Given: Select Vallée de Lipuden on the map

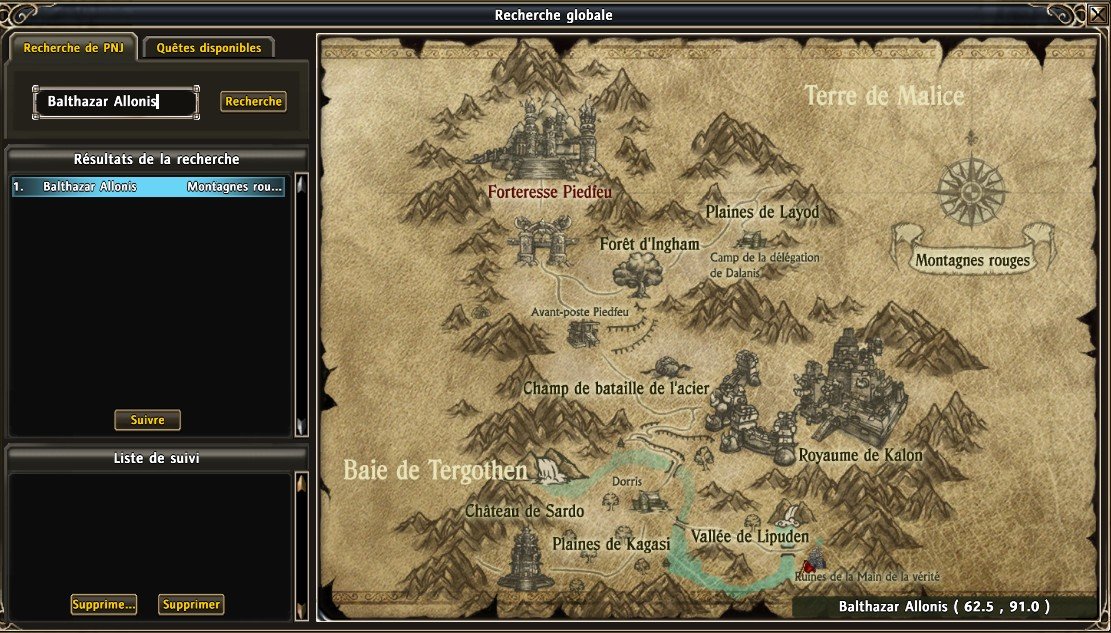Looking at the screenshot, I should coord(749,536).
